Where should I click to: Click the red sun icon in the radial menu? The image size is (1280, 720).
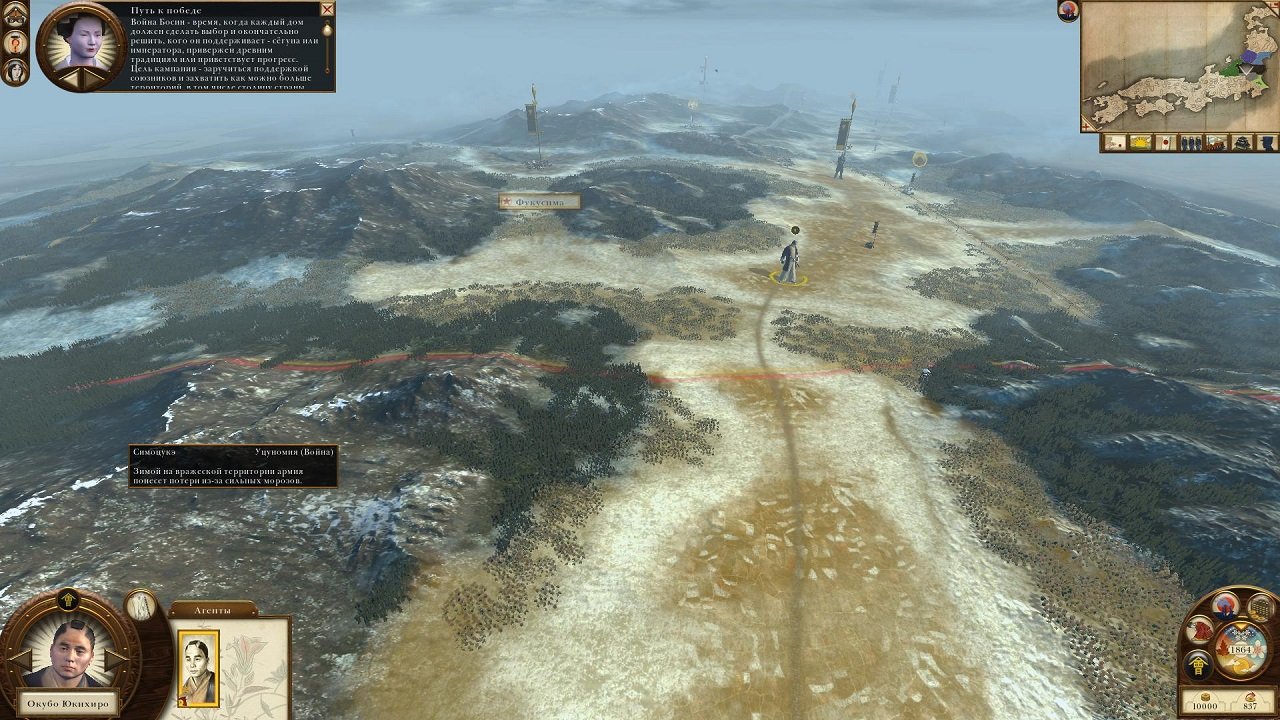click(1225, 607)
